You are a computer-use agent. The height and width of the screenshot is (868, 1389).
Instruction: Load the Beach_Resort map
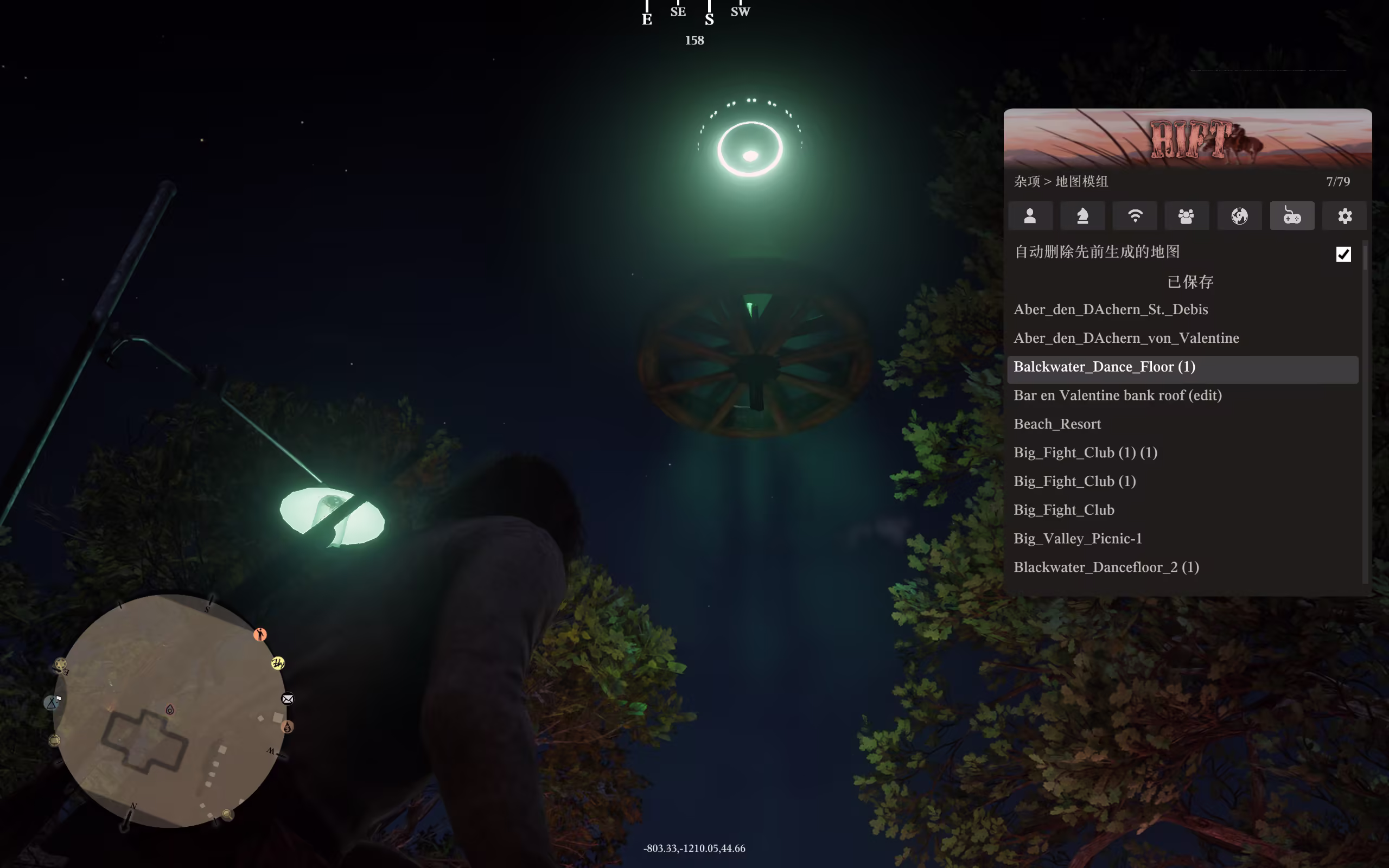(x=1057, y=424)
